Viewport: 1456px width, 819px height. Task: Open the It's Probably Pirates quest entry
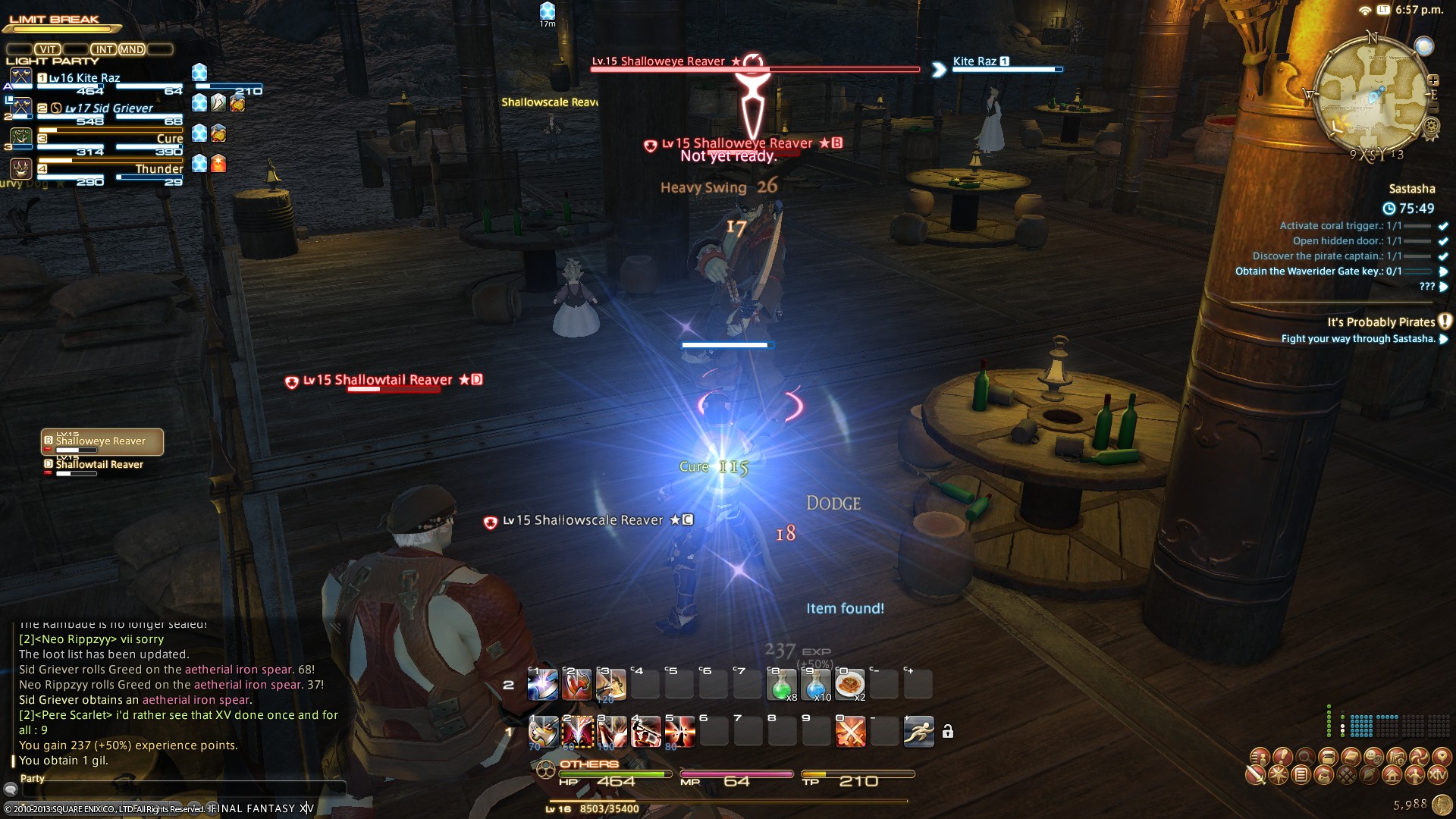(1380, 322)
